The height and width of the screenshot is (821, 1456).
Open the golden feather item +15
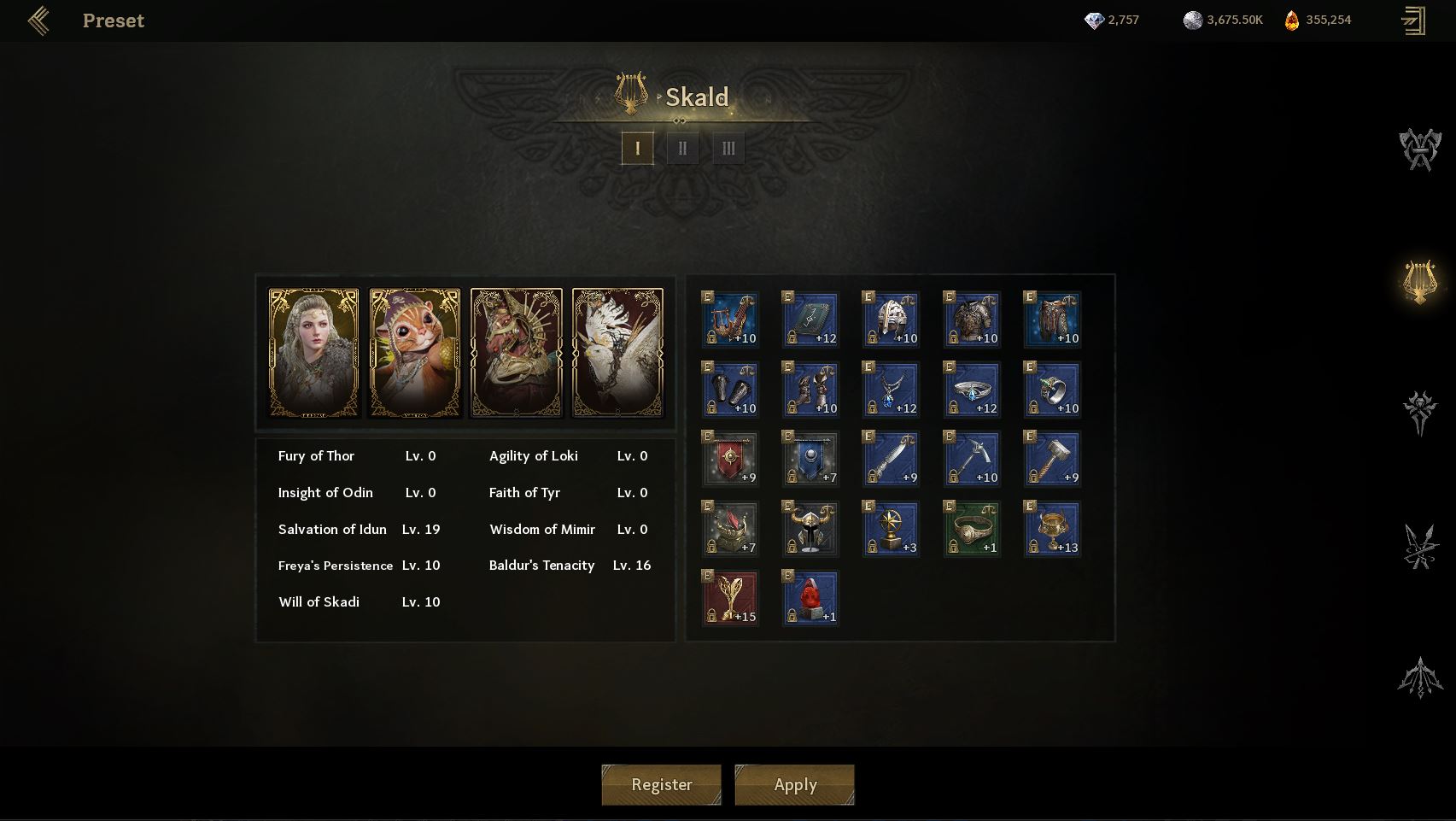[730, 598]
